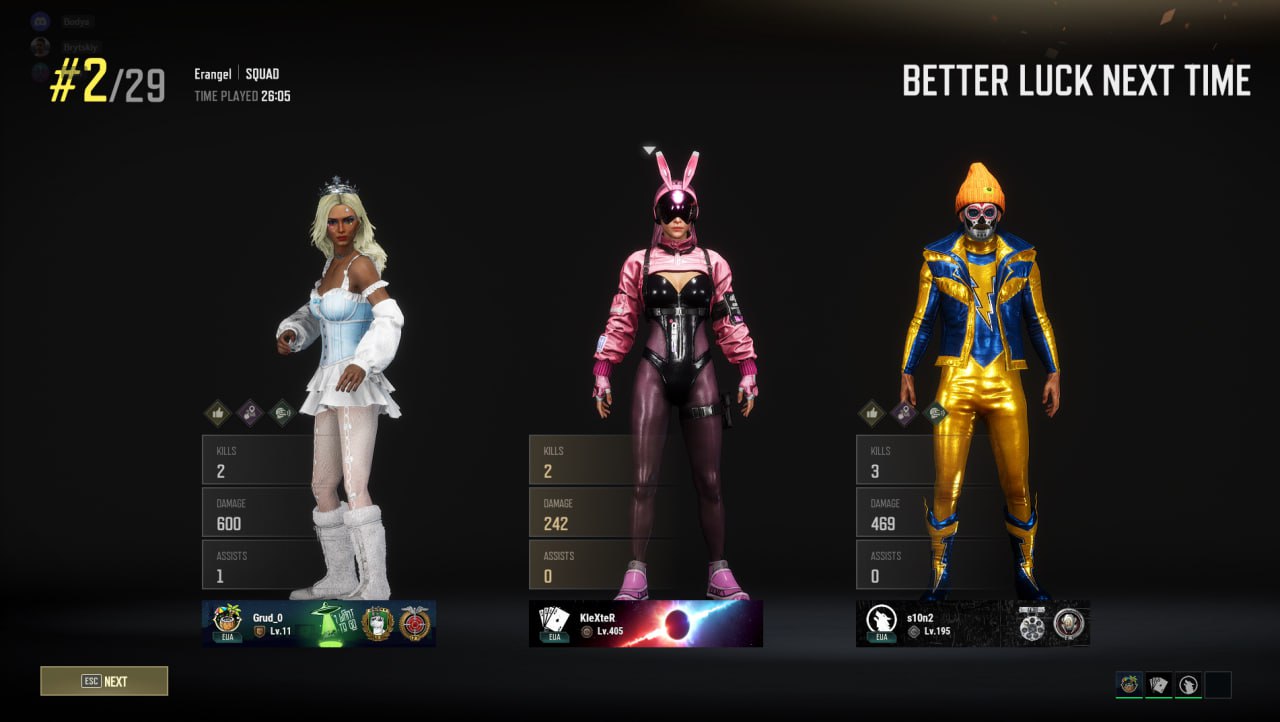Click the voice-thanks icon under Grud_0

tap(281, 413)
